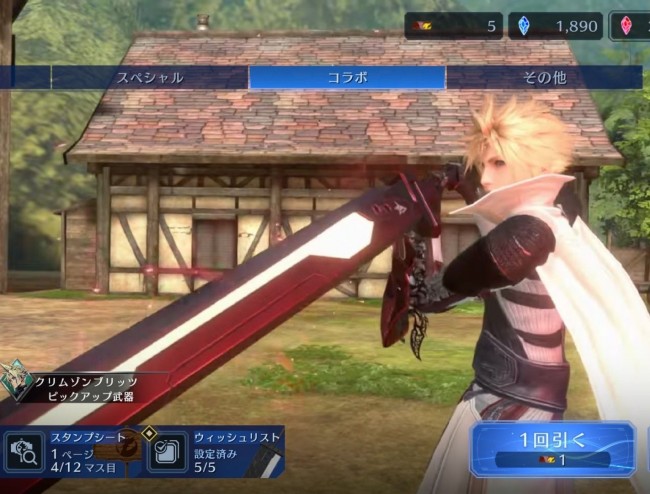Draw once with the 1回引く button
The image size is (650, 494).
(x=552, y=449)
